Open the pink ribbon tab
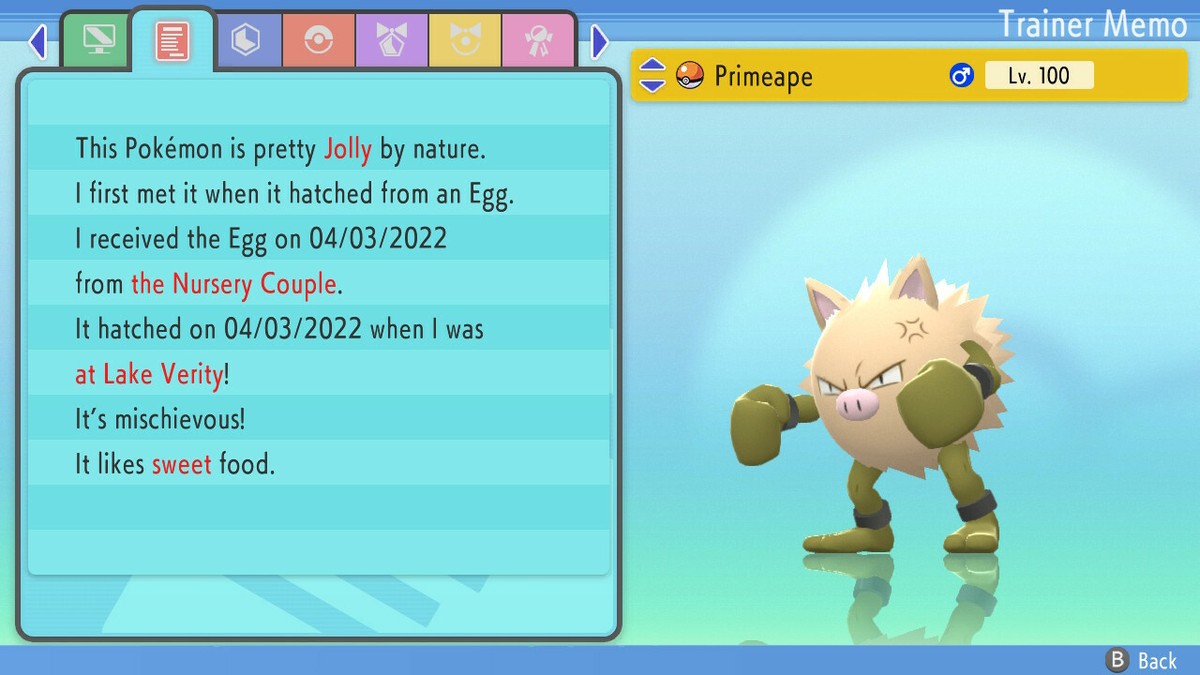 [x=538, y=41]
